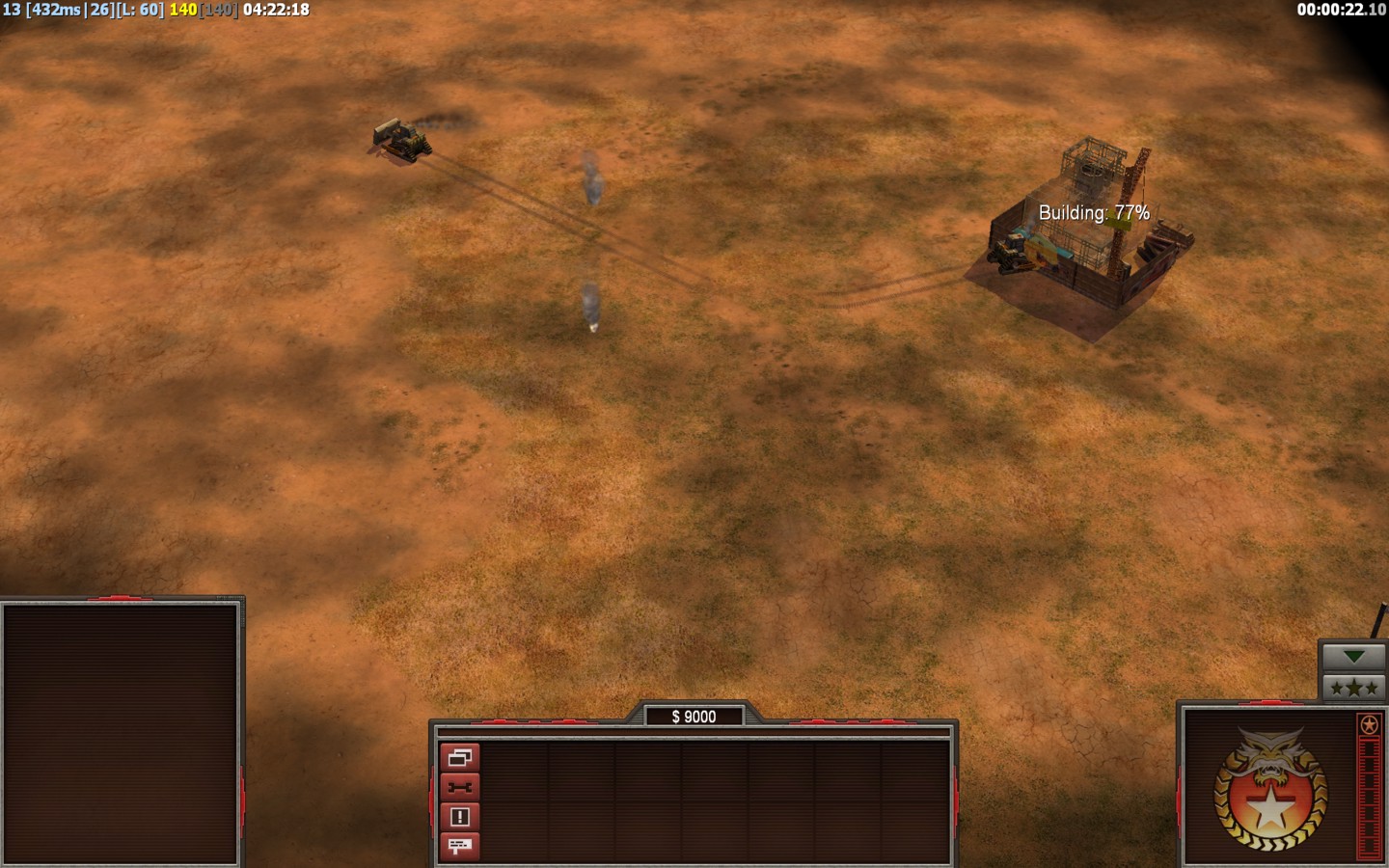The height and width of the screenshot is (868, 1389).
Task: Click the overlapping-windows button on command bar
Action: click(459, 757)
